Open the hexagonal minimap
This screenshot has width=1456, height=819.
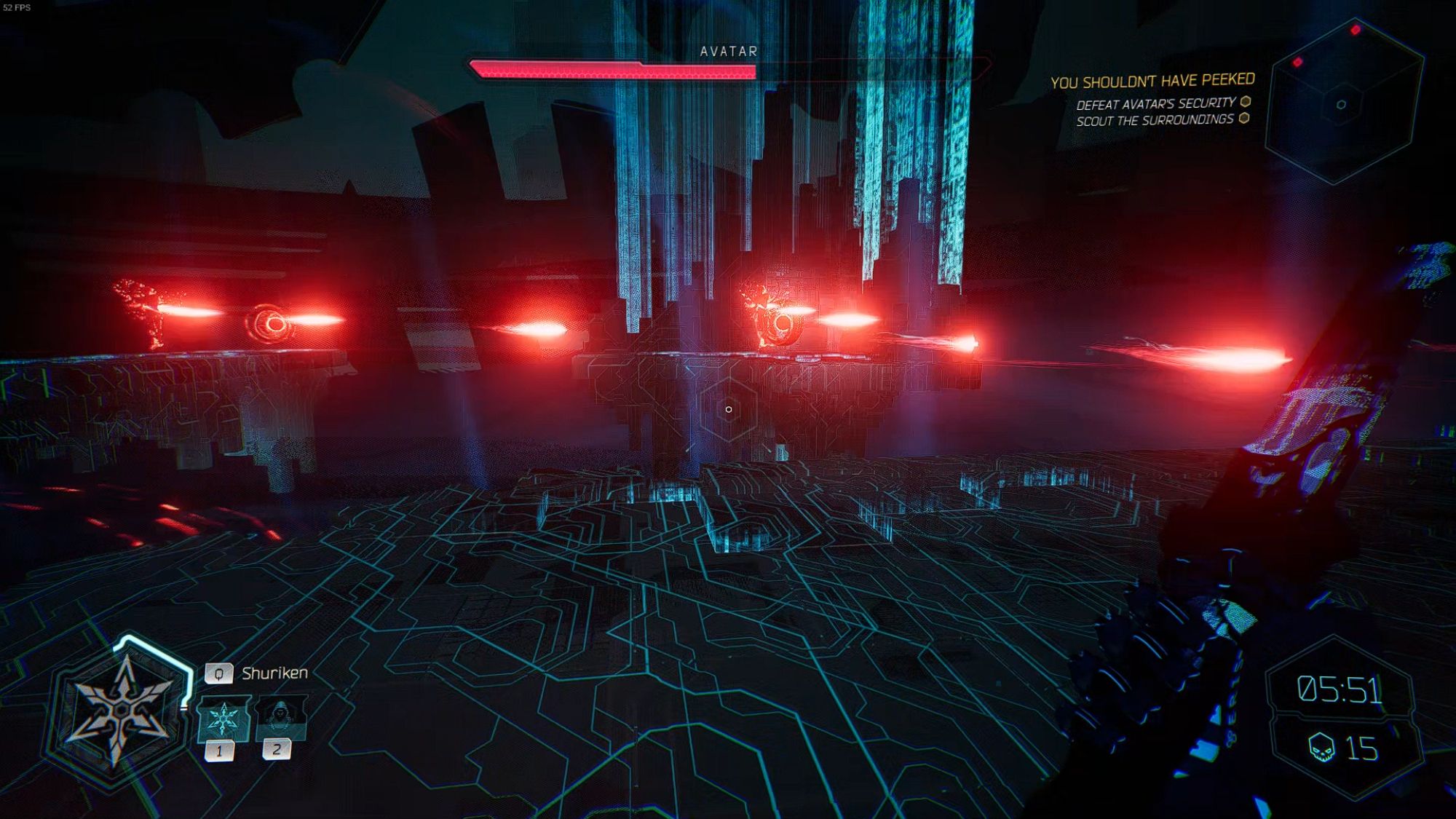pyautogui.click(x=1342, y=102)
